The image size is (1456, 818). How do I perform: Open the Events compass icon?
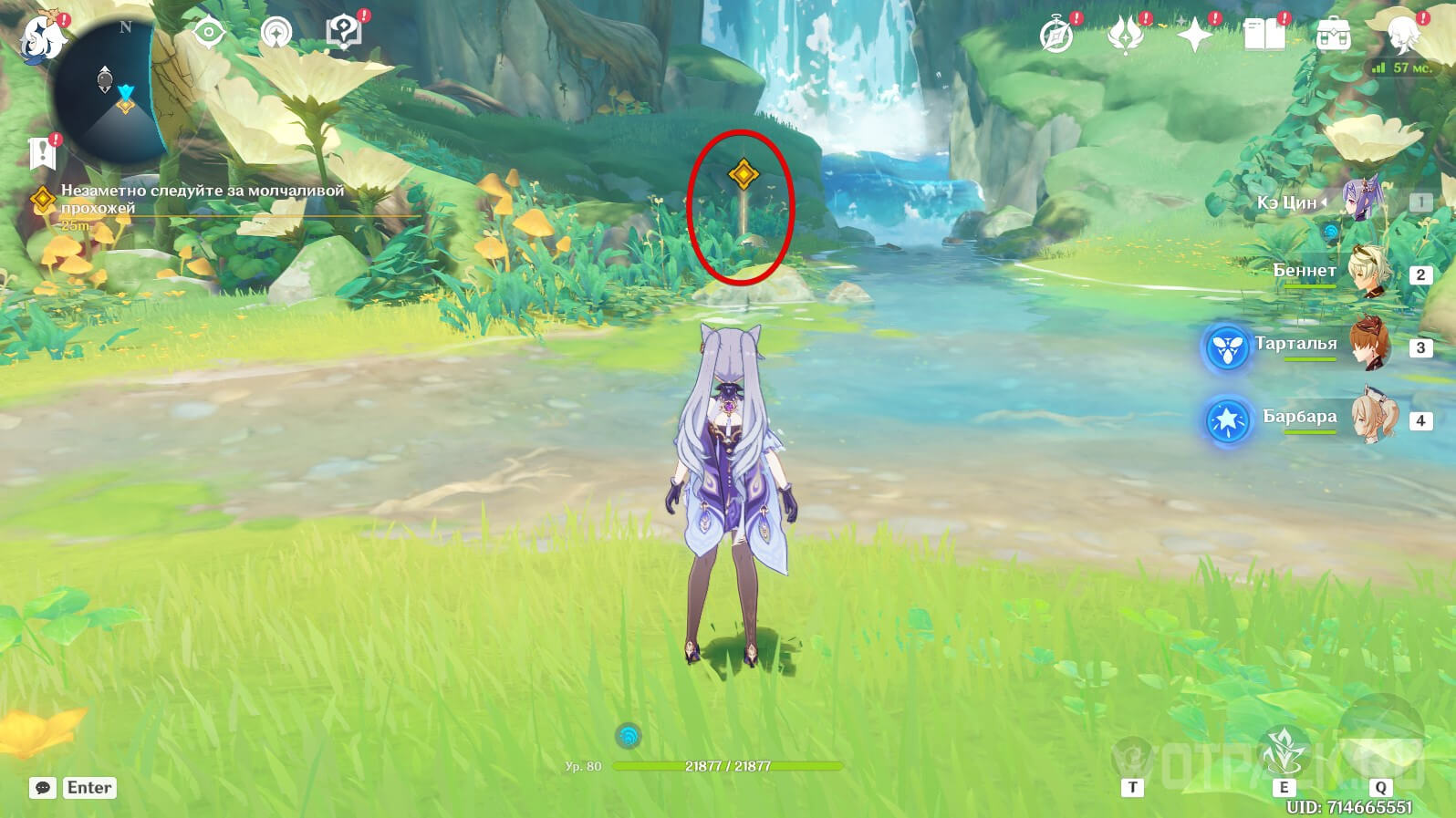coord(1056,36)
